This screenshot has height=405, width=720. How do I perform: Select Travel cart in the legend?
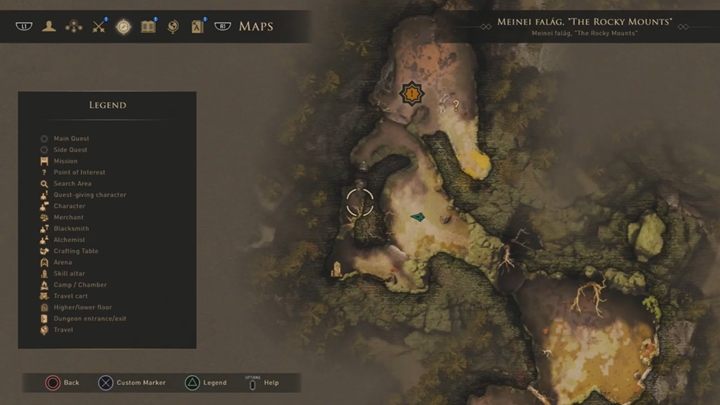(x=72, y=296)
